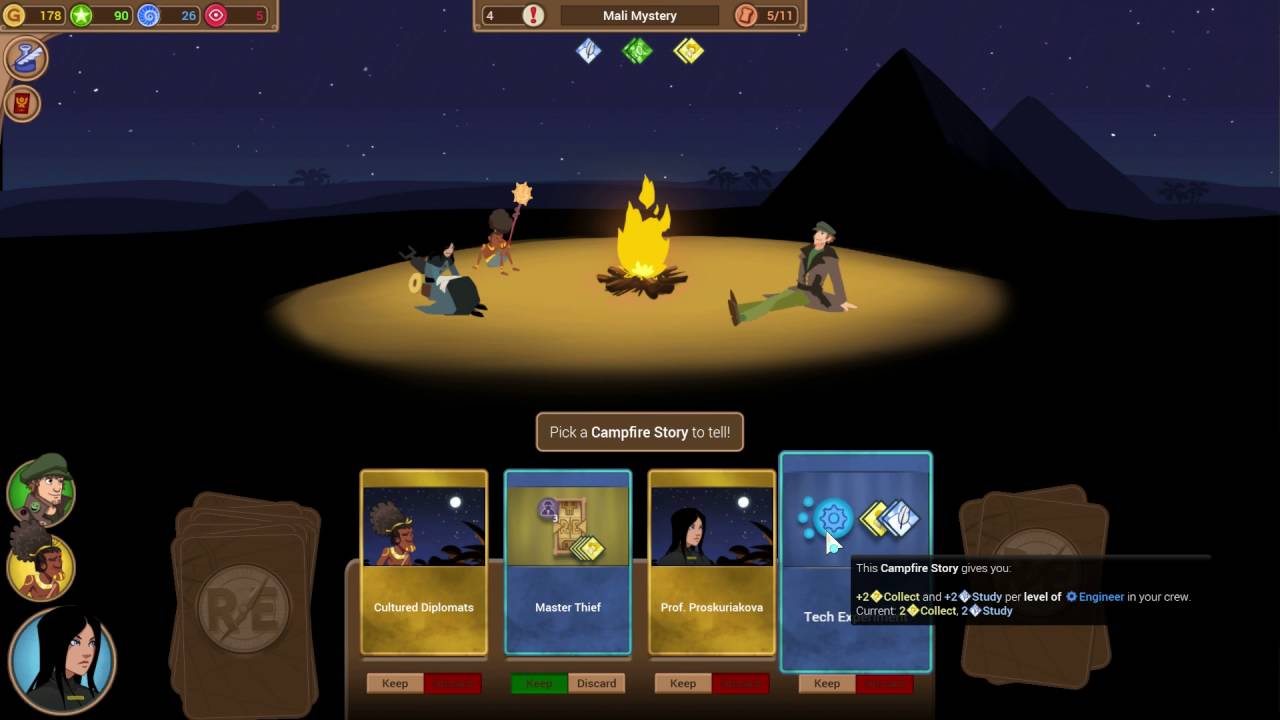Keep the Tech Experiment card
The width and height of the screenshot is (1280, 720).
tap(827, 684)
